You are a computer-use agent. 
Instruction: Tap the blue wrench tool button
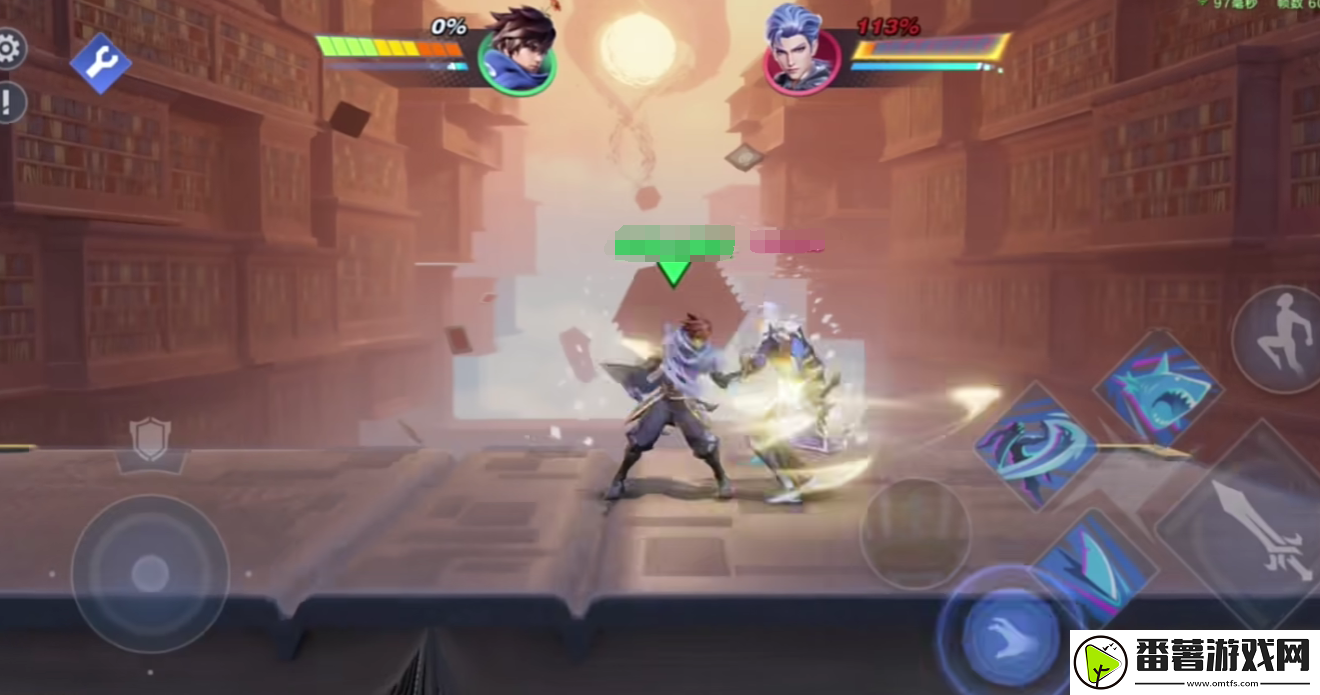100,63
